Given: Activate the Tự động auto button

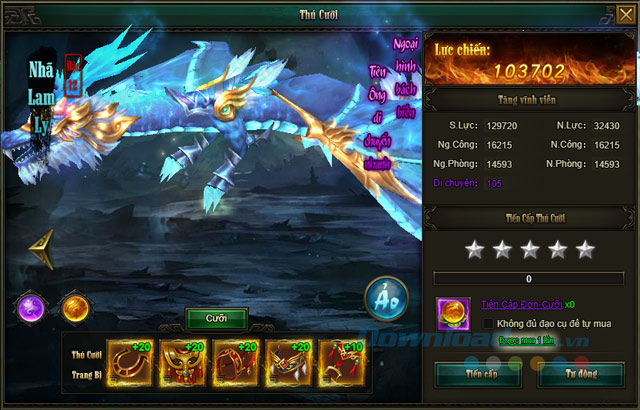Looking at the screenshot, I should pyautogui.click(x=580, y=375).
